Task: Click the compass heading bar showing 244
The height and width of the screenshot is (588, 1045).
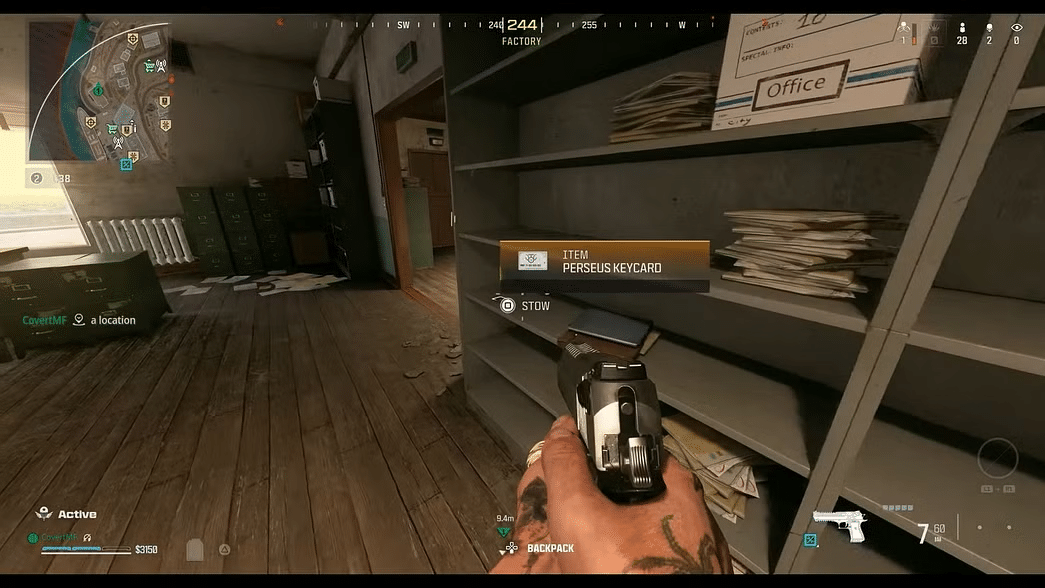Action: (x=522, y=25)
